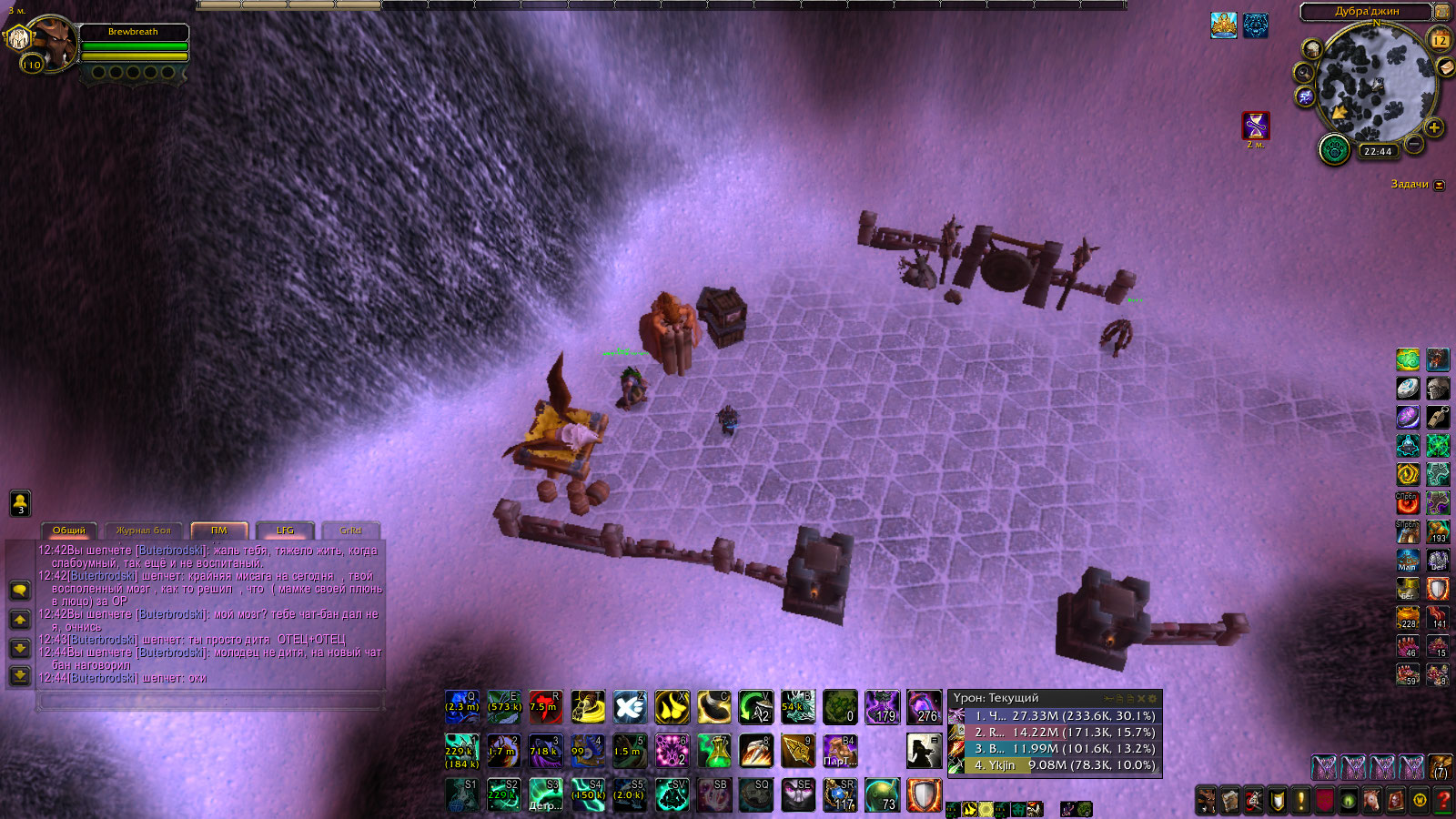
Task: Click the hourglass debuff icon
Action: (x=1256, y=125)
